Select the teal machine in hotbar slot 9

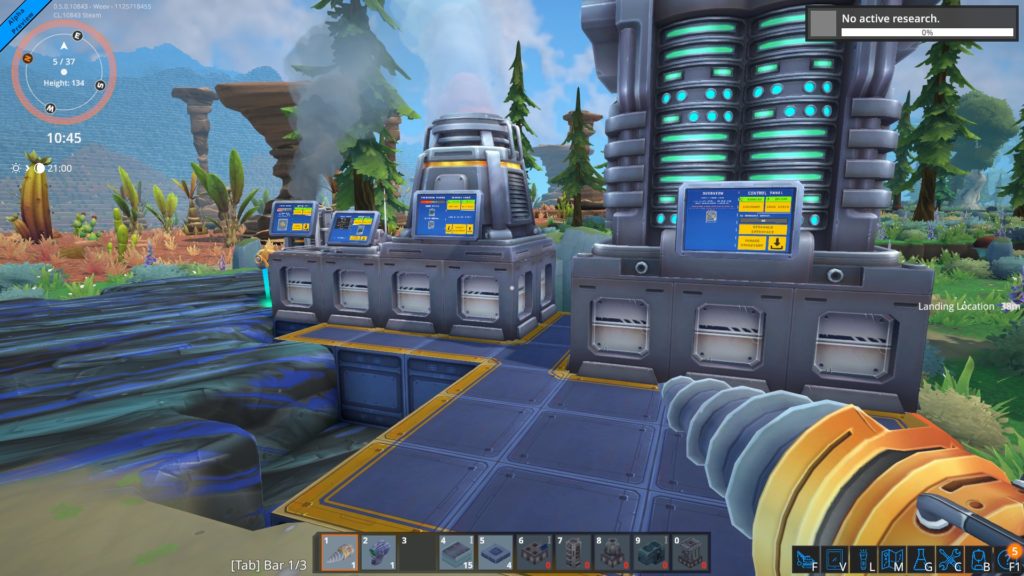[651, 553]
